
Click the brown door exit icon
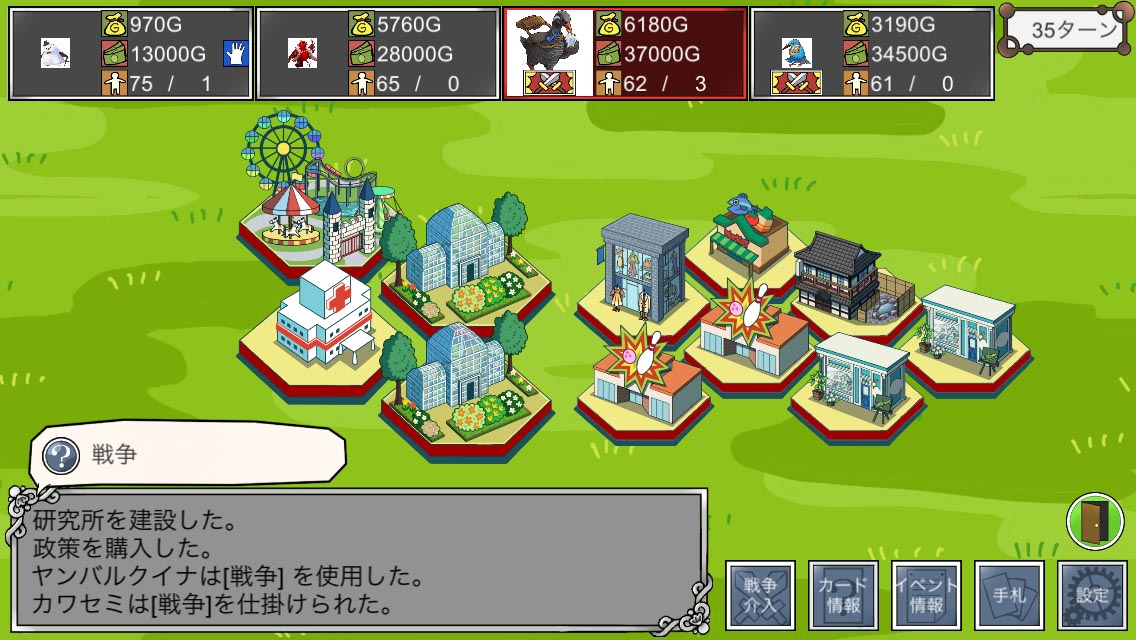click(x=1094, y=521)
